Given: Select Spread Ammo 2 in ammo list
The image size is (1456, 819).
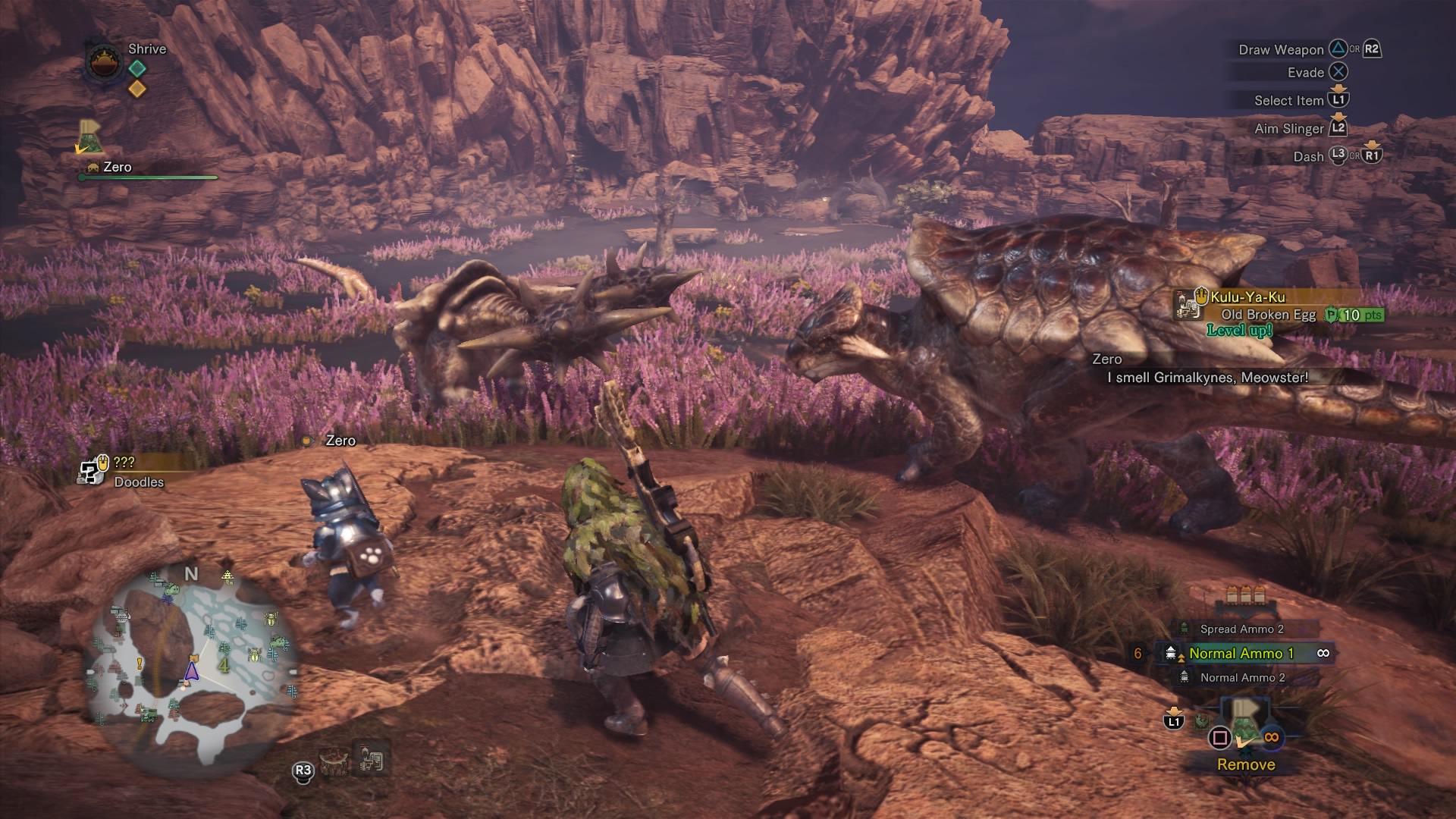Looking at the screenshot, I should 1241,629.
